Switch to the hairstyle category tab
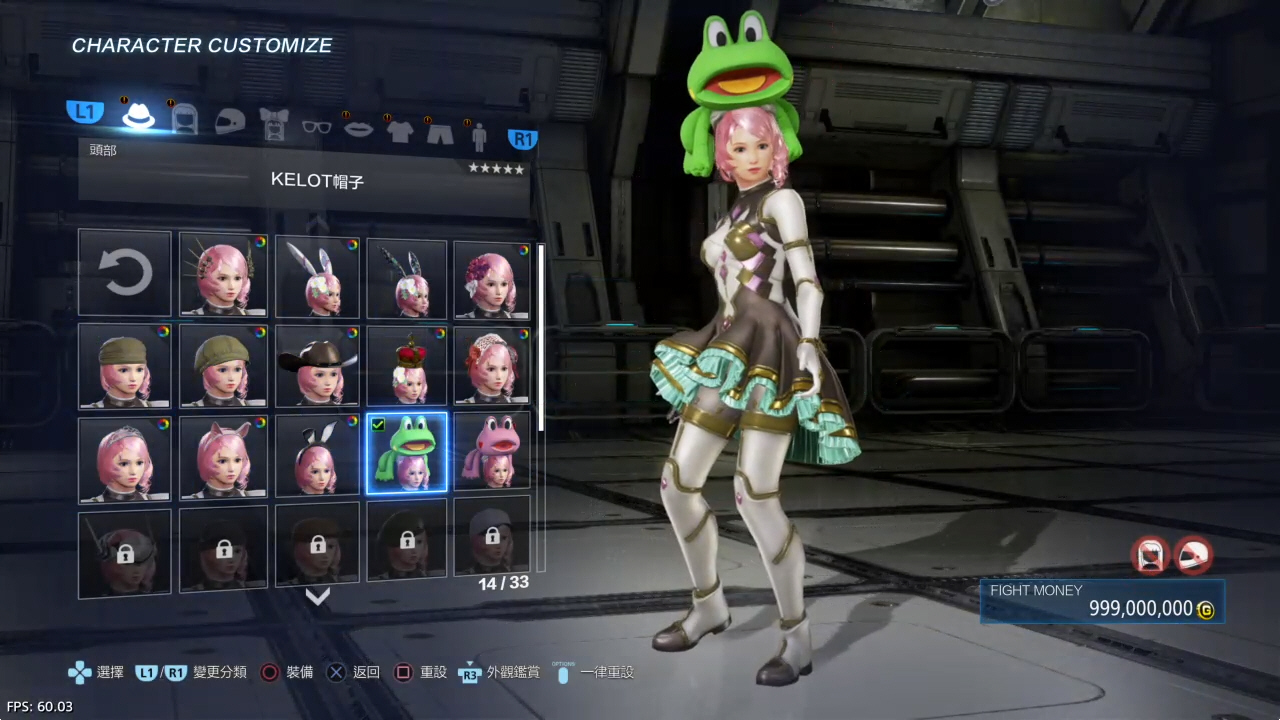1280x720 pixels. [x=185, y=119]
